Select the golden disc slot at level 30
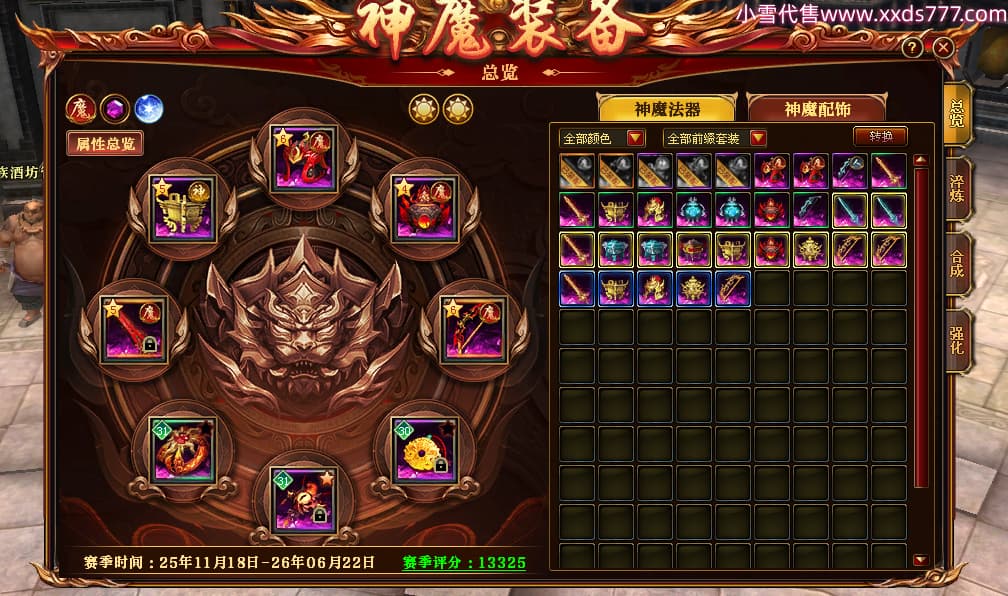This screenshot has height=596, width=1008. click(424, 450)
